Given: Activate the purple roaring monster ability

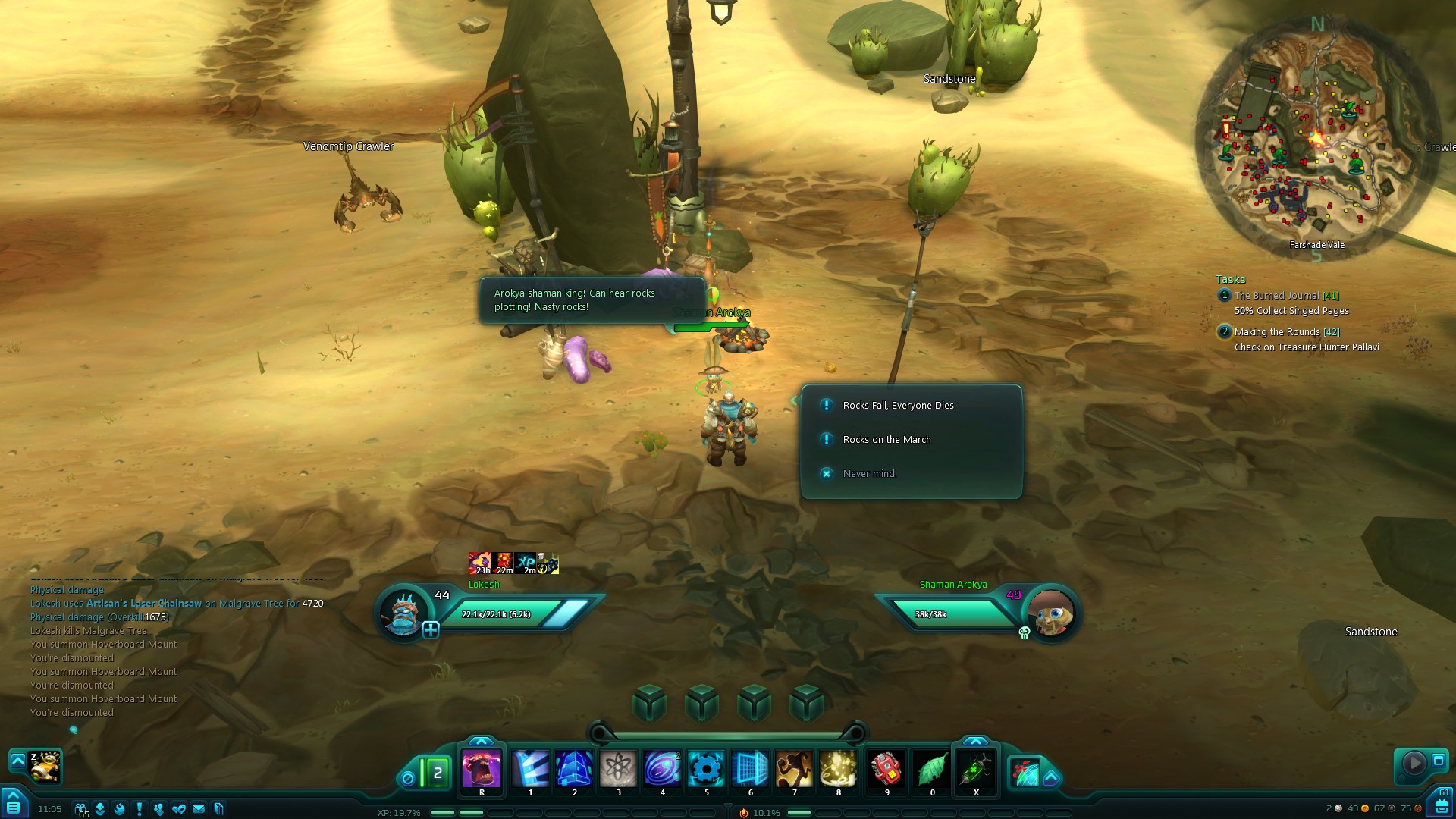Looking at the screenshot, I should (482, 768).
